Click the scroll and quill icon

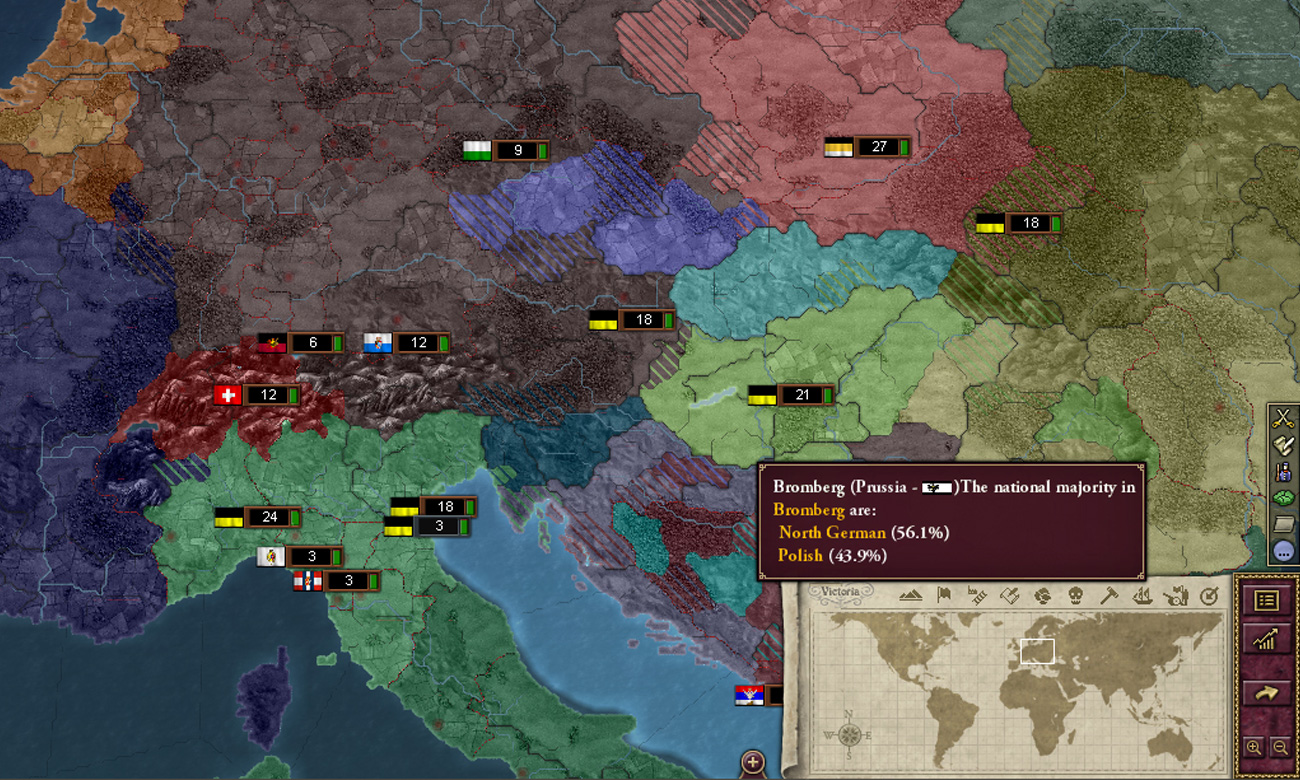[x=1283, y=445]
